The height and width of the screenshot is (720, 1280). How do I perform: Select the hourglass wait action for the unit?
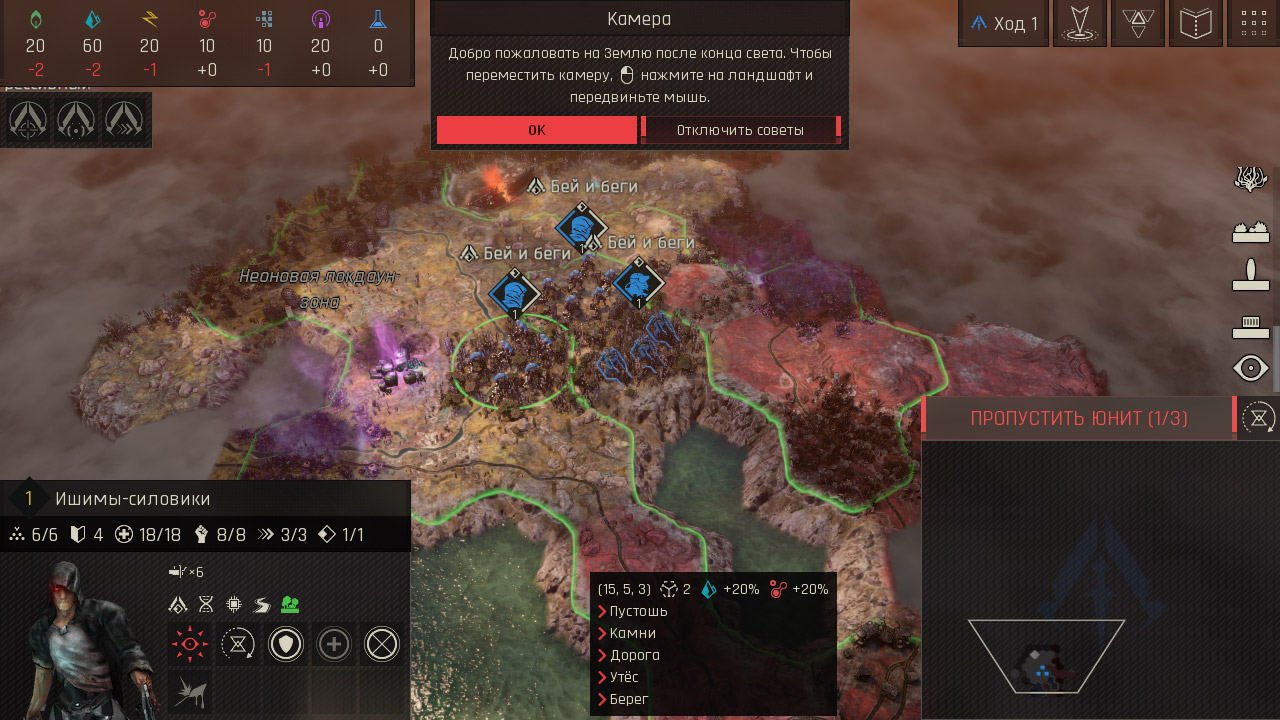point(237,645)
